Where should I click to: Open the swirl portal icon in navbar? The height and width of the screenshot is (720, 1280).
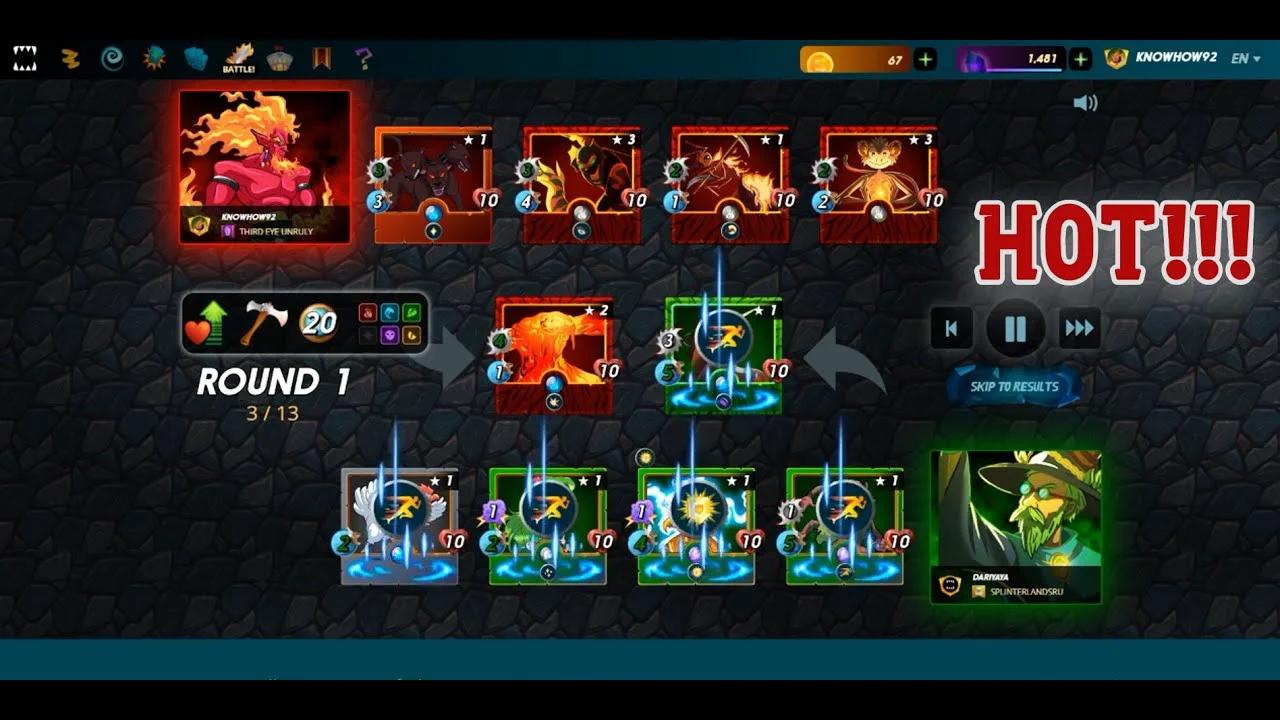coord(111,54)
